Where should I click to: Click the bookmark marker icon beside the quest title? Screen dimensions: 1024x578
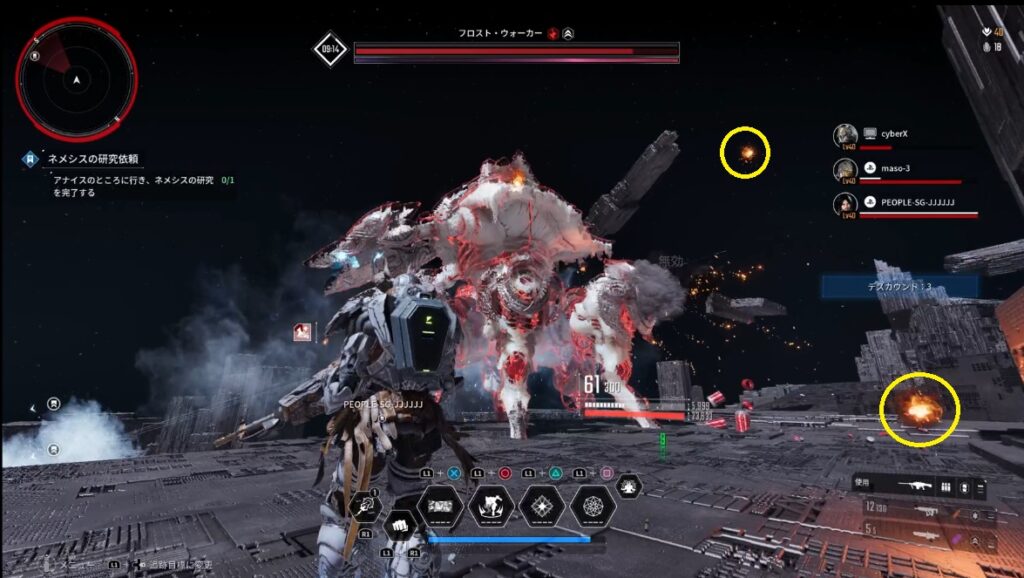[32, 159]
